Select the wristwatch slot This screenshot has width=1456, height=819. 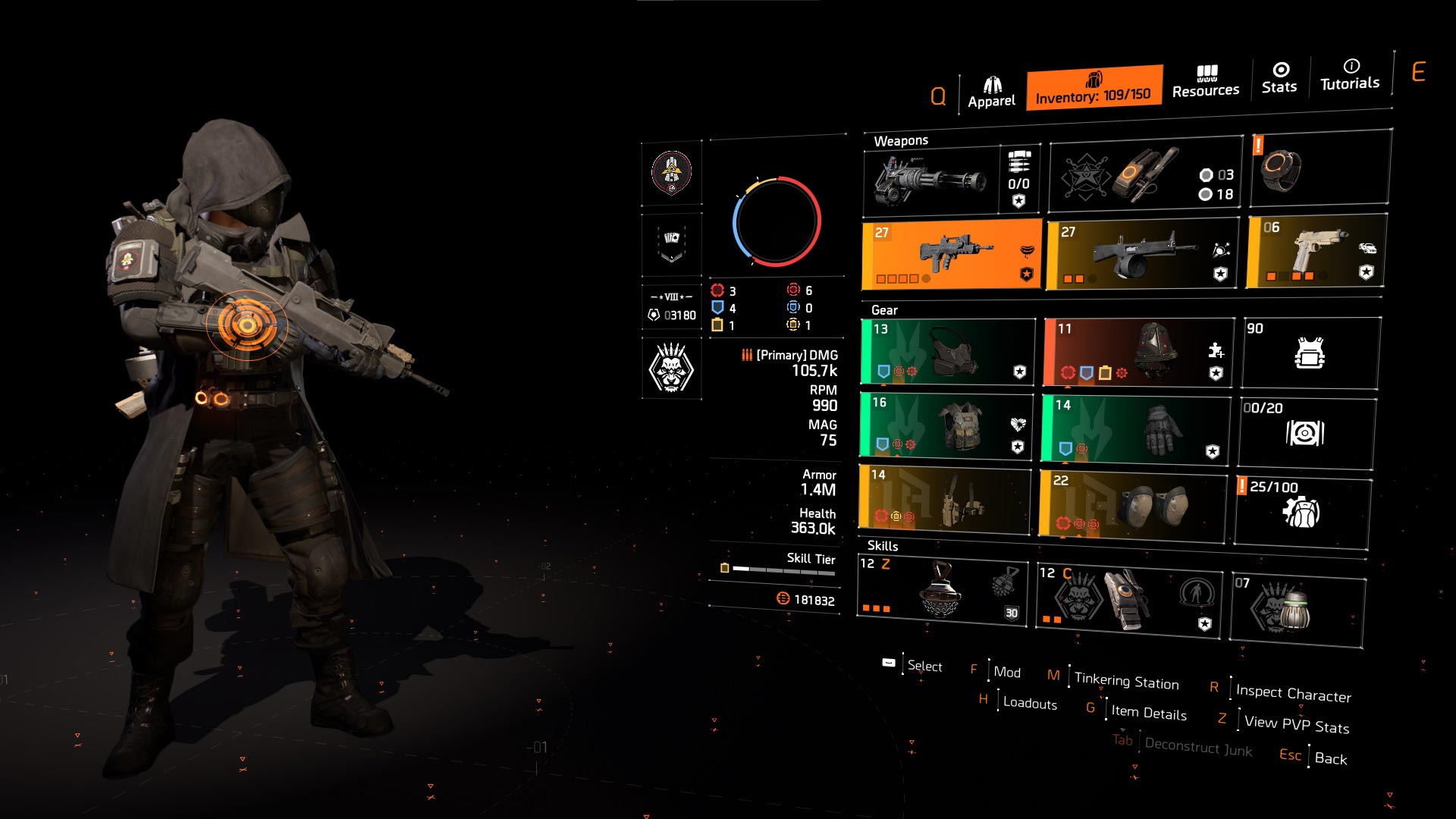tap(1319, 168)
